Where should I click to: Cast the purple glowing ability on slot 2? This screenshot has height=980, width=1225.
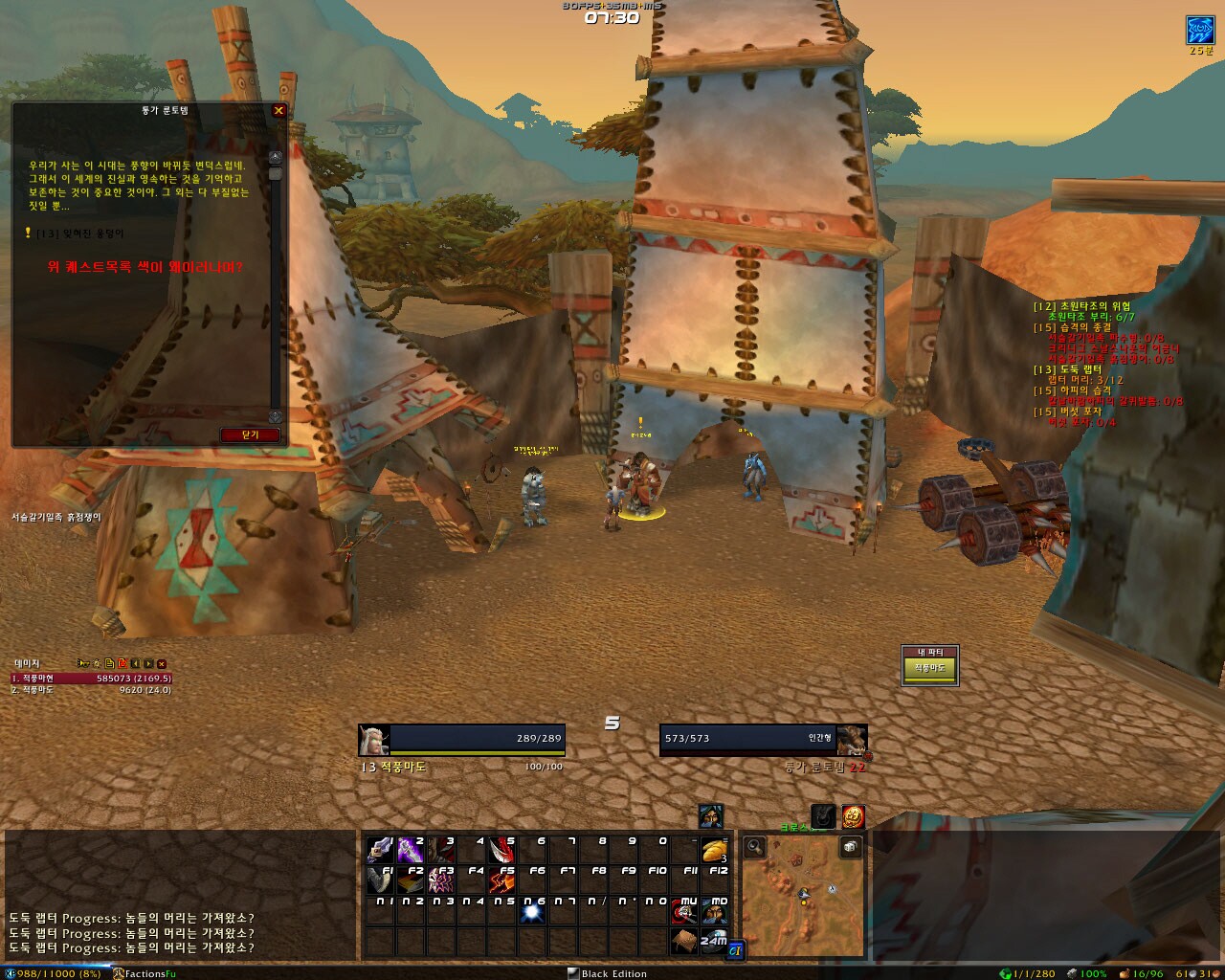(x=411, y=850)
